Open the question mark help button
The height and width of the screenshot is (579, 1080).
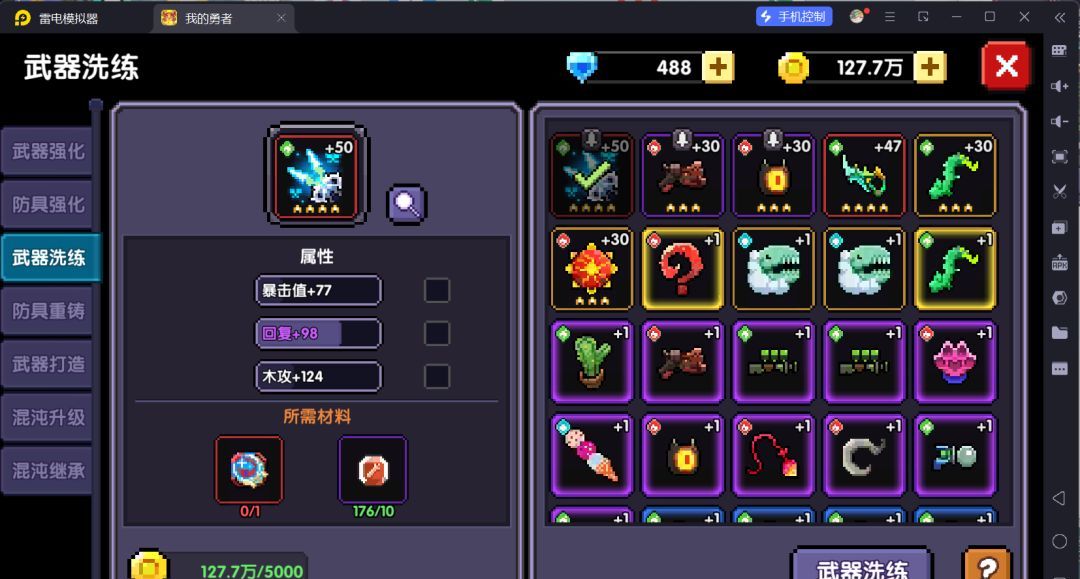click(985, 565)
